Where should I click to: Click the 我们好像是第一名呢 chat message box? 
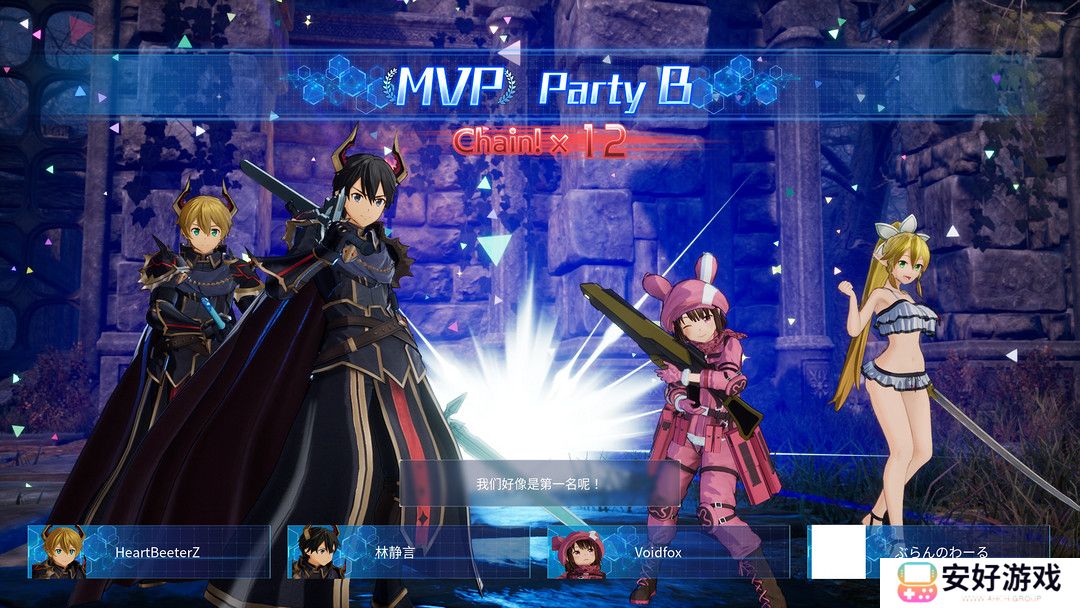click(x=539, y=484)
